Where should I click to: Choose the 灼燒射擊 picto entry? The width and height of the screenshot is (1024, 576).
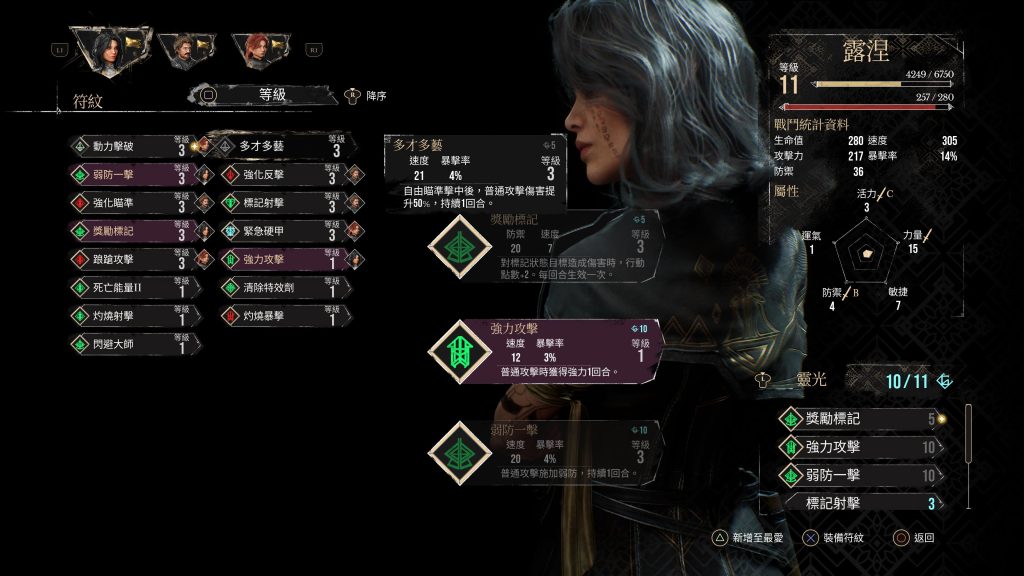tap(130, 317)
